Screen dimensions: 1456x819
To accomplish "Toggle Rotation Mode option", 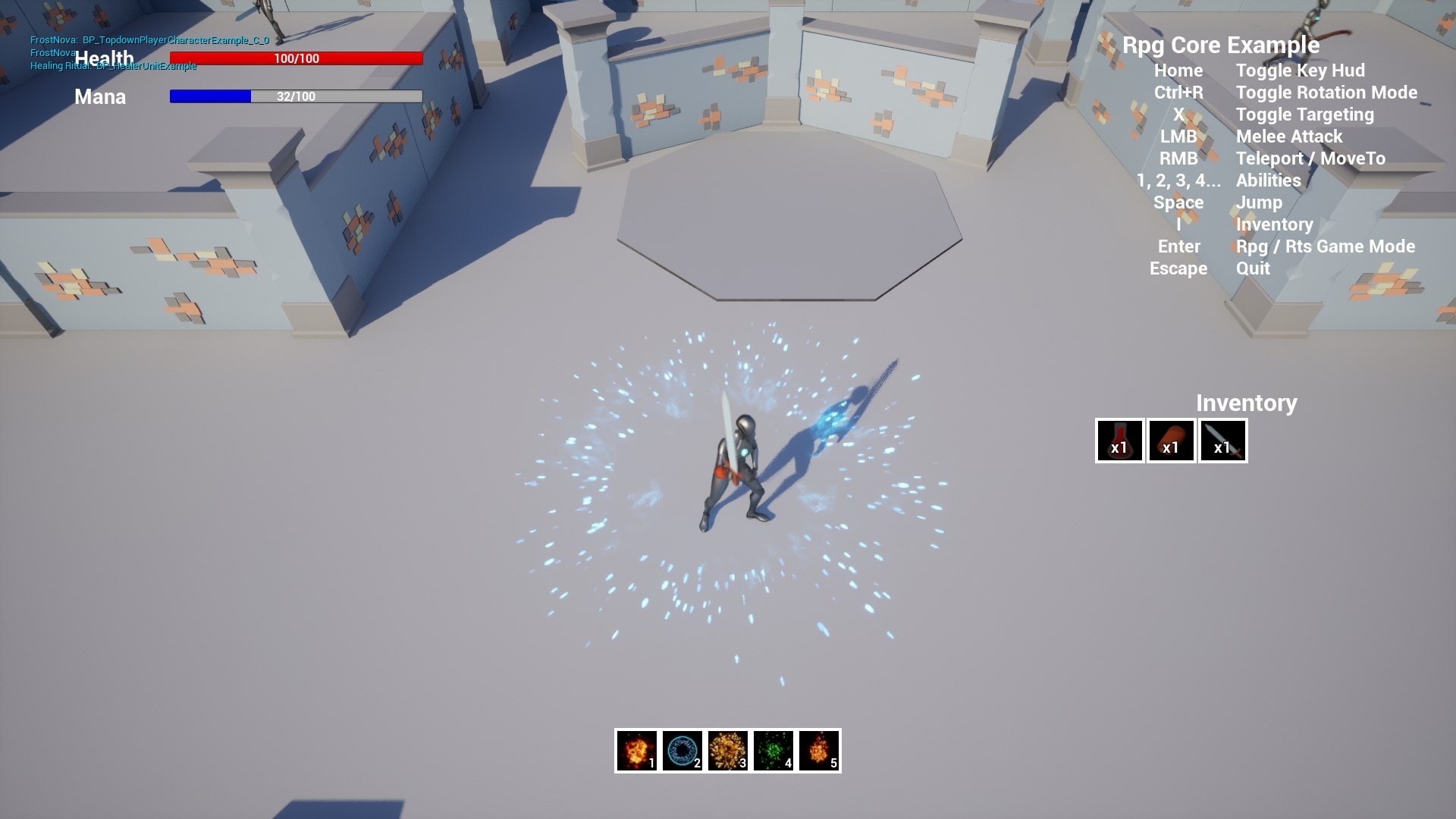I will click(x=1326, y=93).
